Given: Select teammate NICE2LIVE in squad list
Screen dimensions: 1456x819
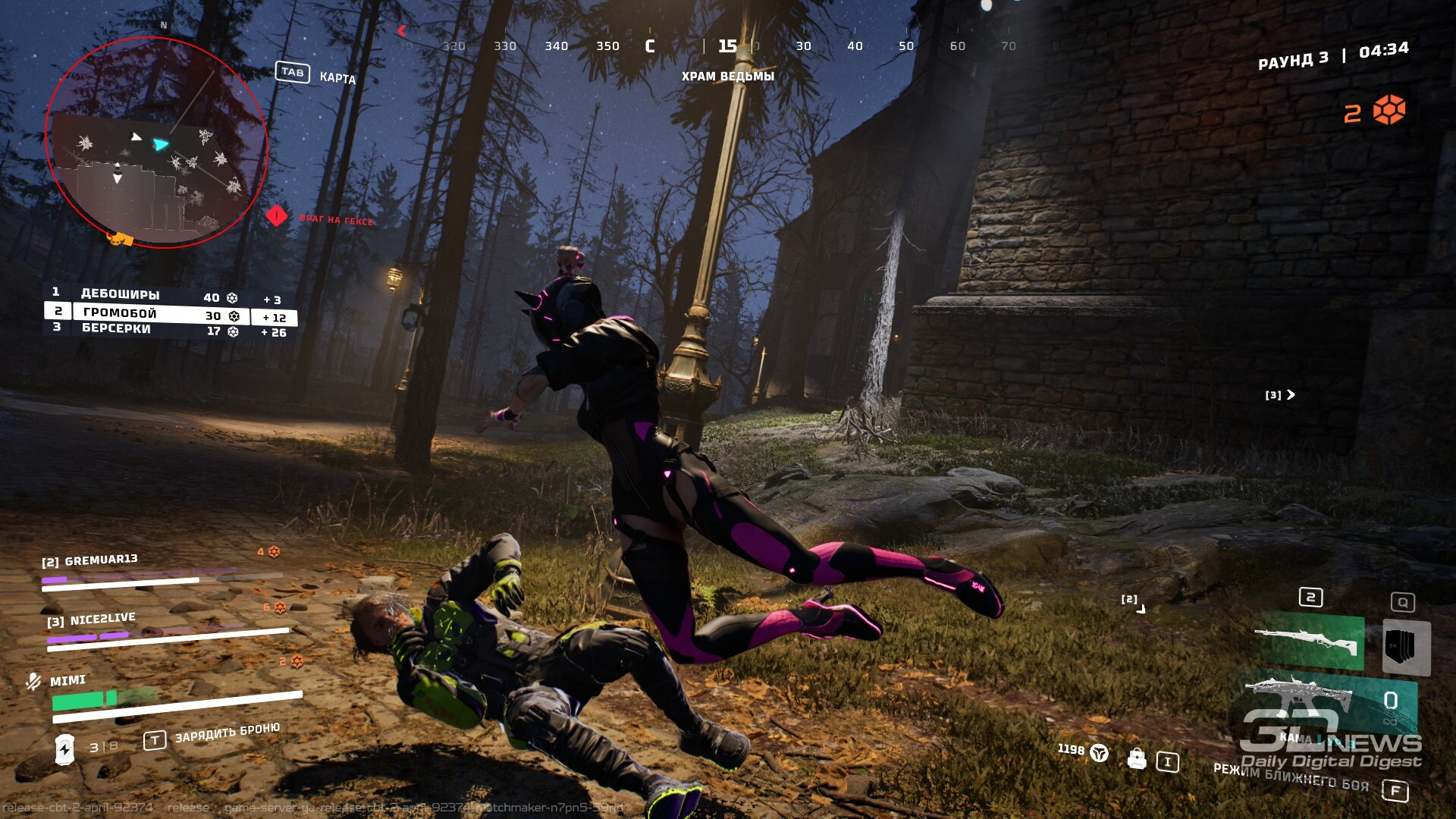Looking at the screenshot, I should point(102,620).
